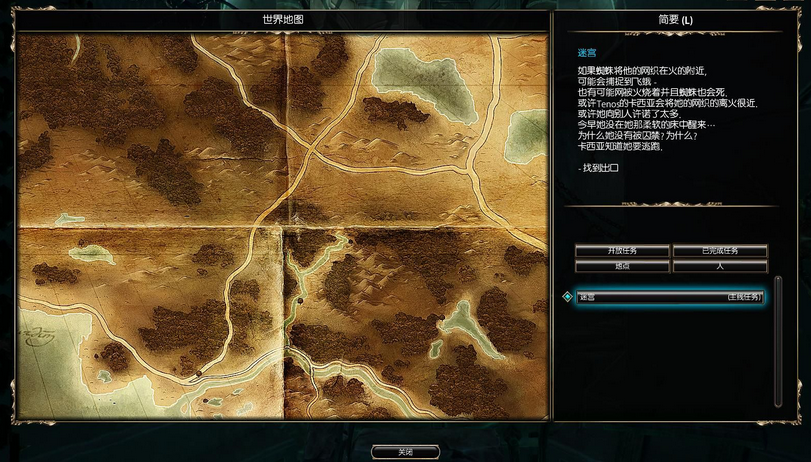Viewport: 811px width, 462px height.
Task: Show open quests via 开放任务
Action: coord(621,250)
